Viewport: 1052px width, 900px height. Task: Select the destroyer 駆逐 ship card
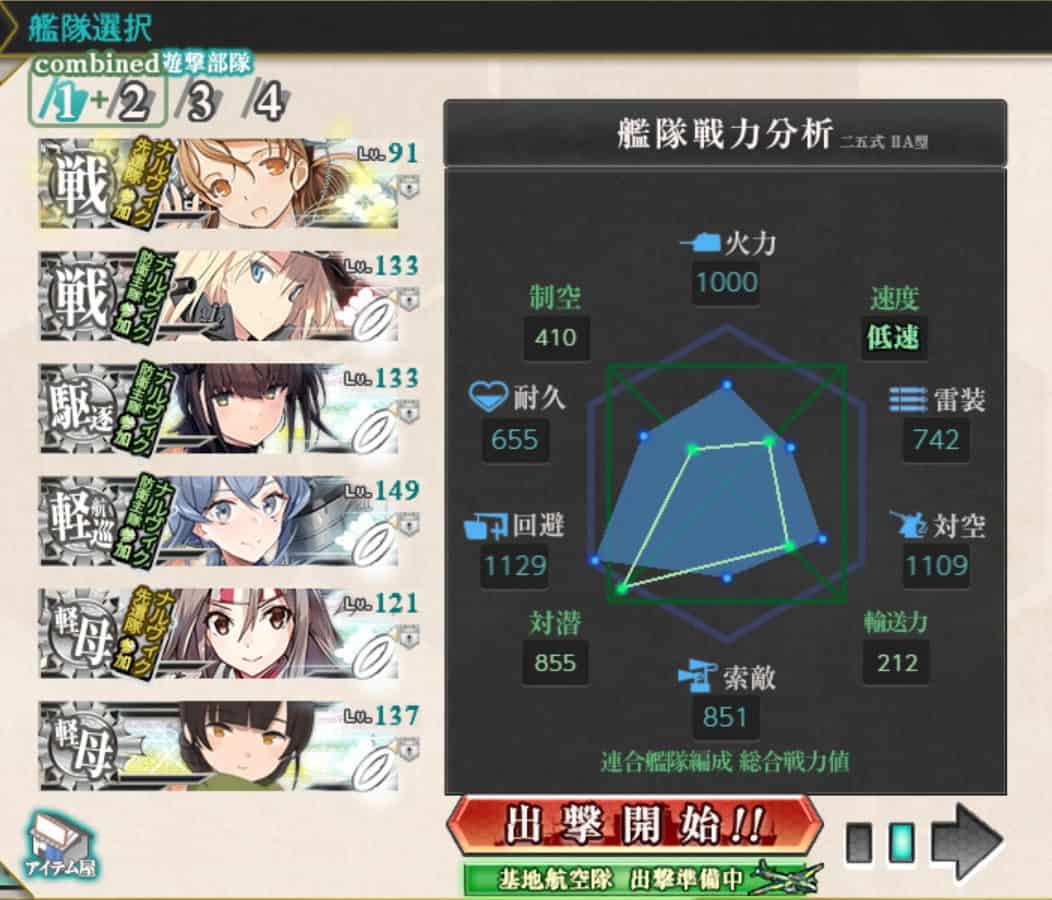pyautogui.click(x=228, y=410)
